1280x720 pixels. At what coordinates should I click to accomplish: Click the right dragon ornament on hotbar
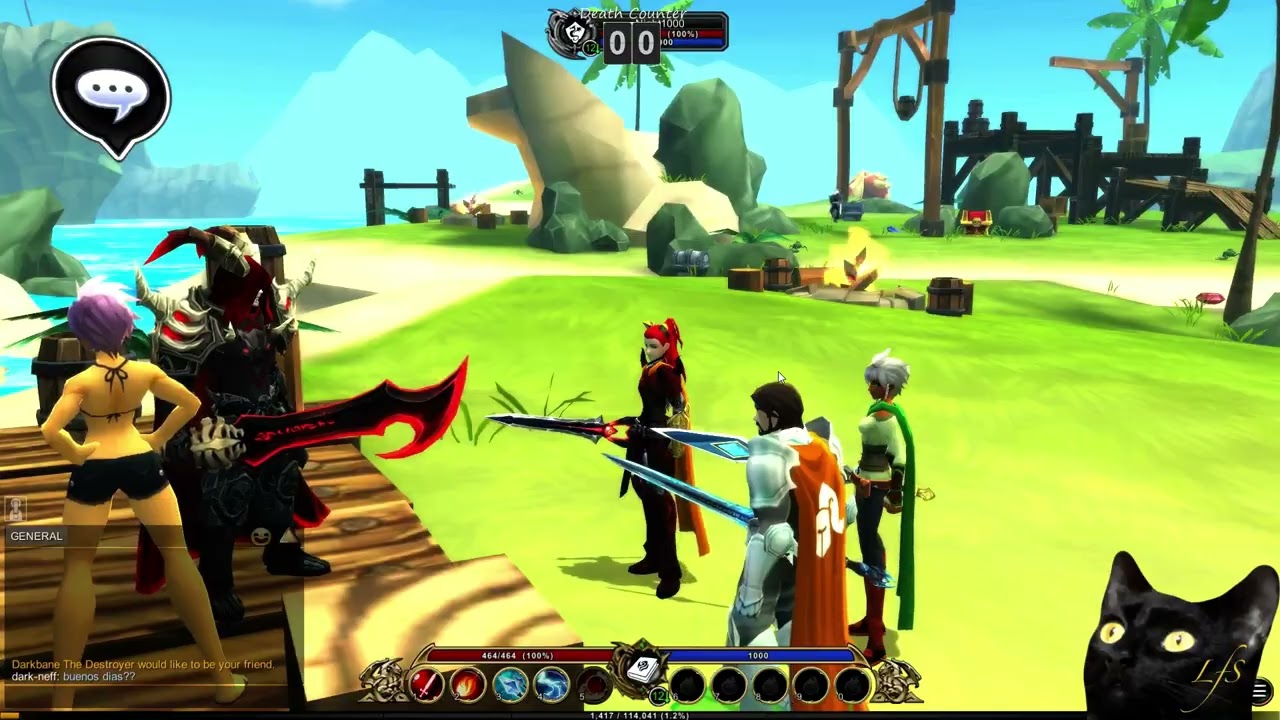(x=895, y=683)
